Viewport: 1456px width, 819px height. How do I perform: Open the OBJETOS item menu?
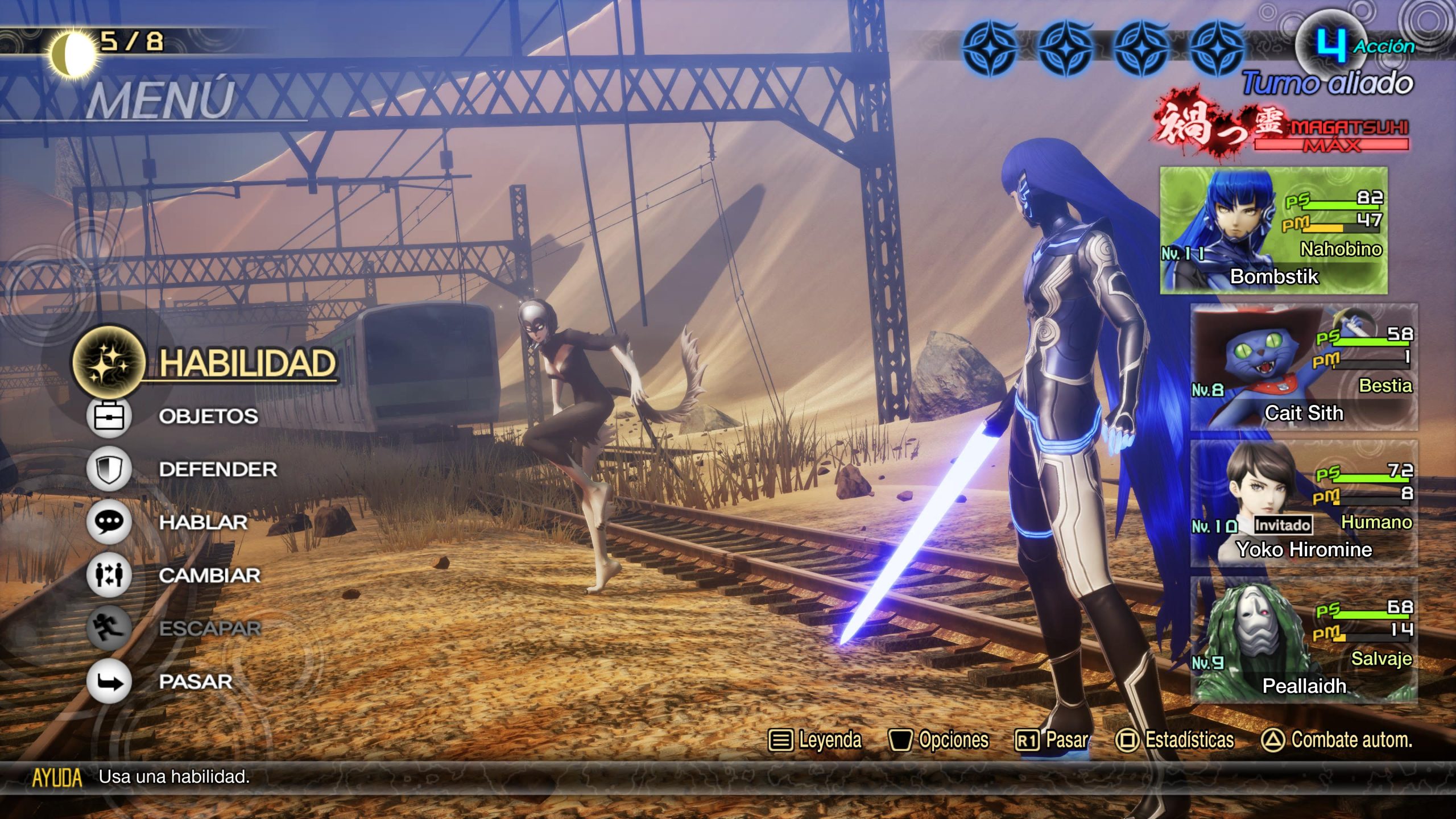click(x=208, y=416)
